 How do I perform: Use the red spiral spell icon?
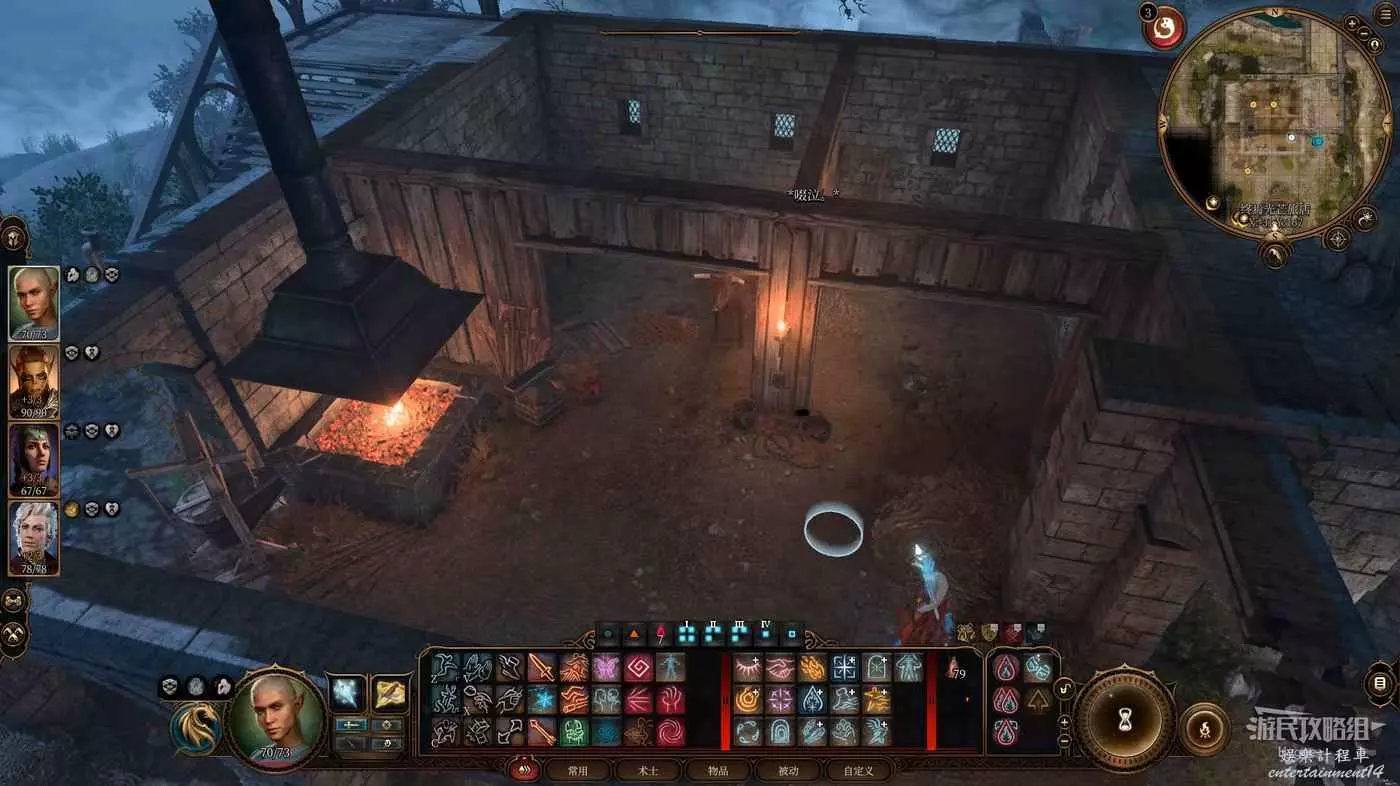[670, 731]
